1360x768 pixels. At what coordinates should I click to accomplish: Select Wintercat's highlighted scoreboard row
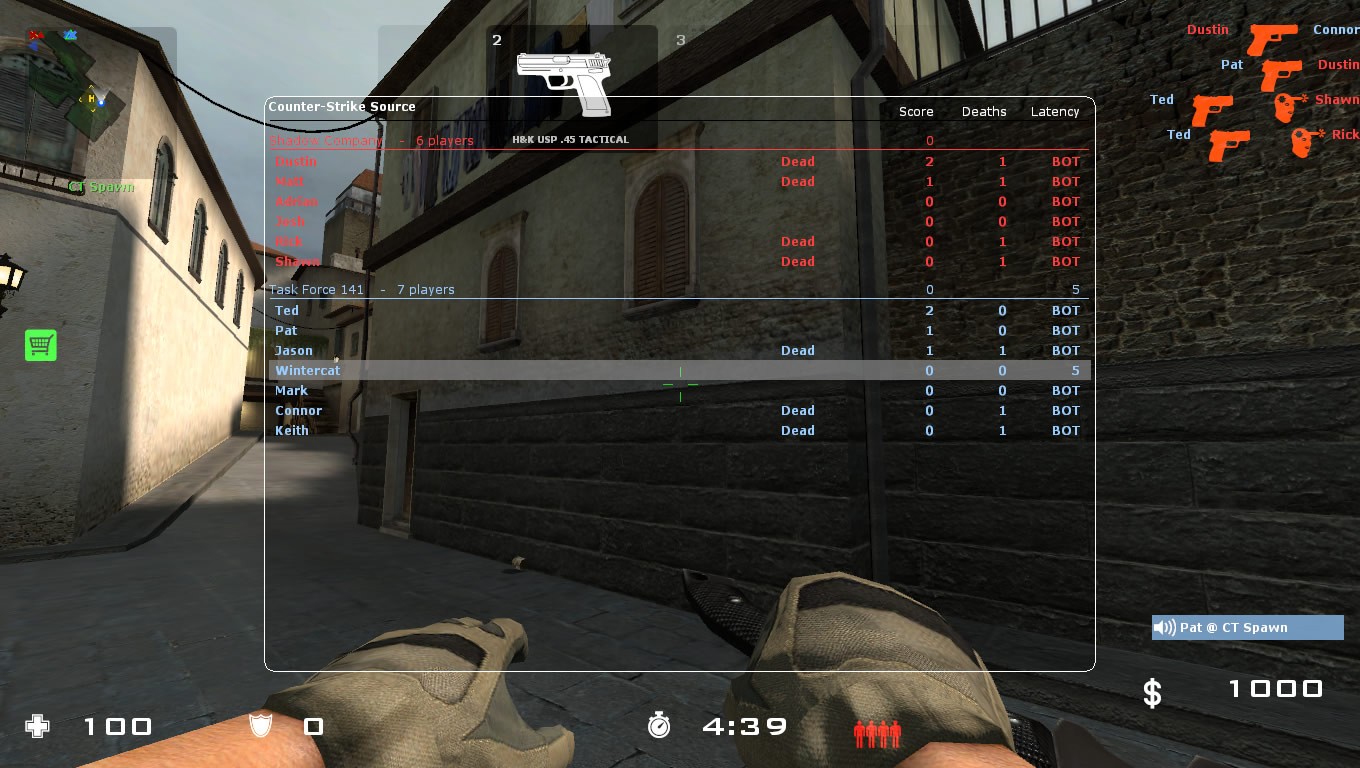pyautogui.click(x=308, y=370)
